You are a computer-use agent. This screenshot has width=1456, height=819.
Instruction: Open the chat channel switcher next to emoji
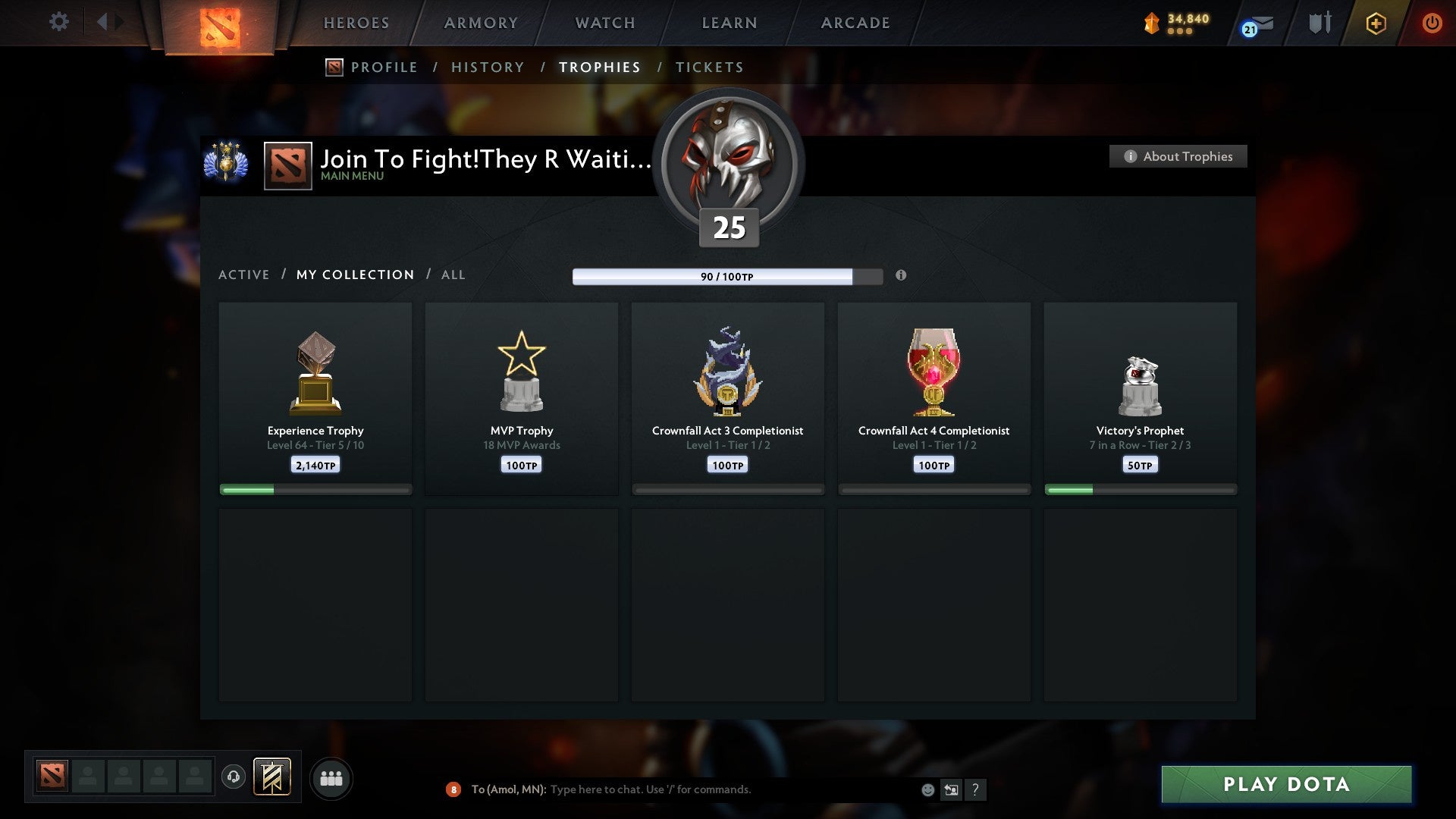(951, 789)
